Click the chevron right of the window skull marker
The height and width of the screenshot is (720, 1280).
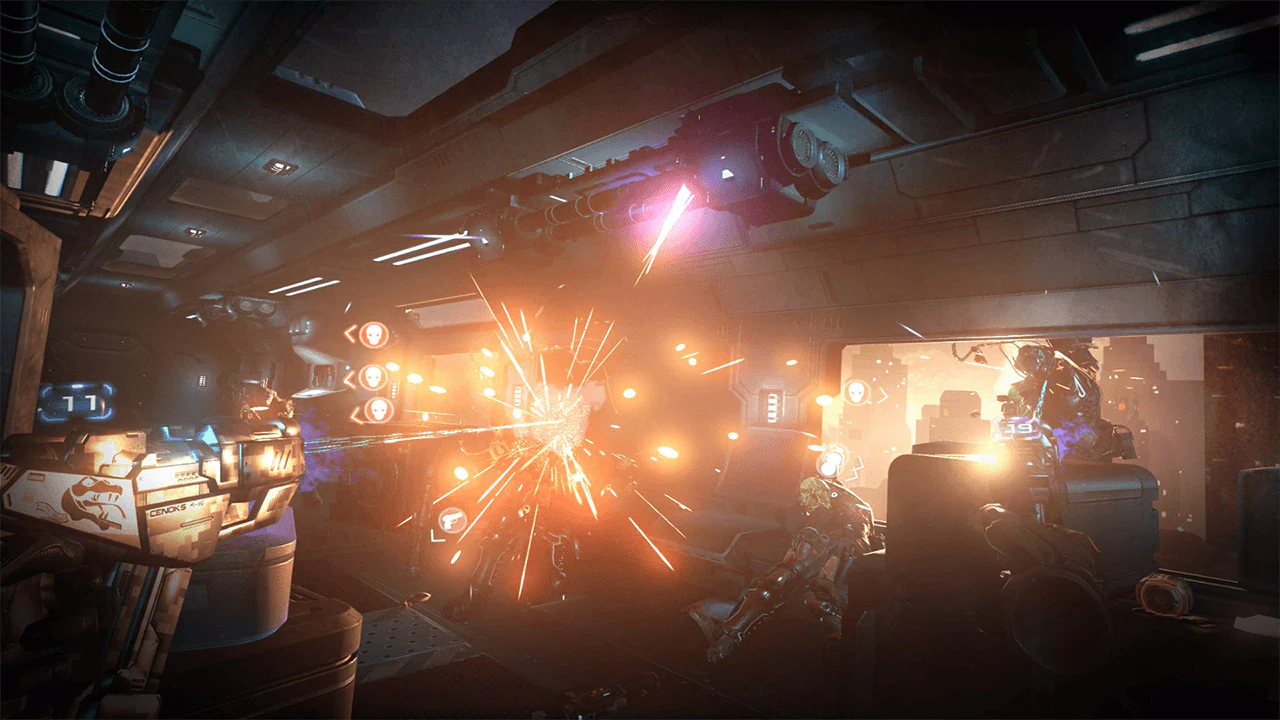[x=882, y=394]
